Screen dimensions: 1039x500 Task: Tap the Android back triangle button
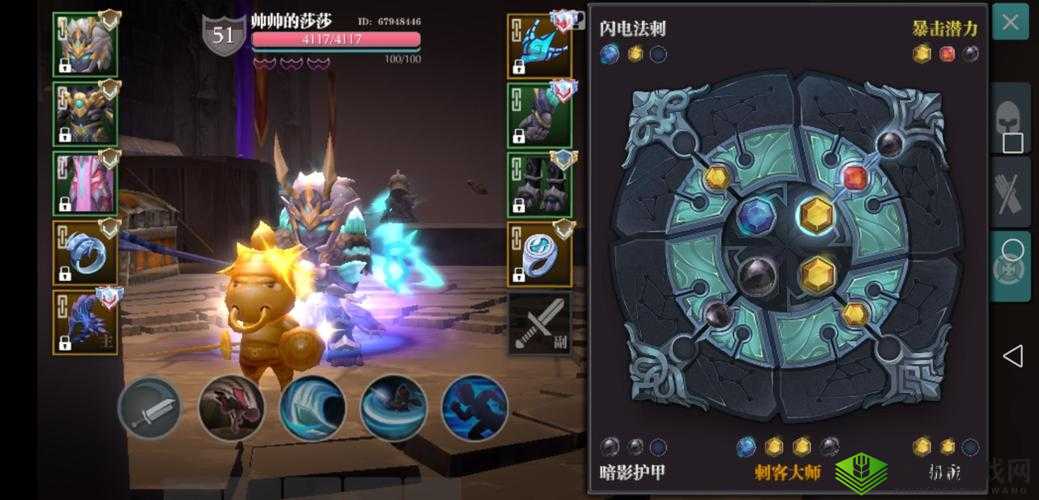(1013, 355)
